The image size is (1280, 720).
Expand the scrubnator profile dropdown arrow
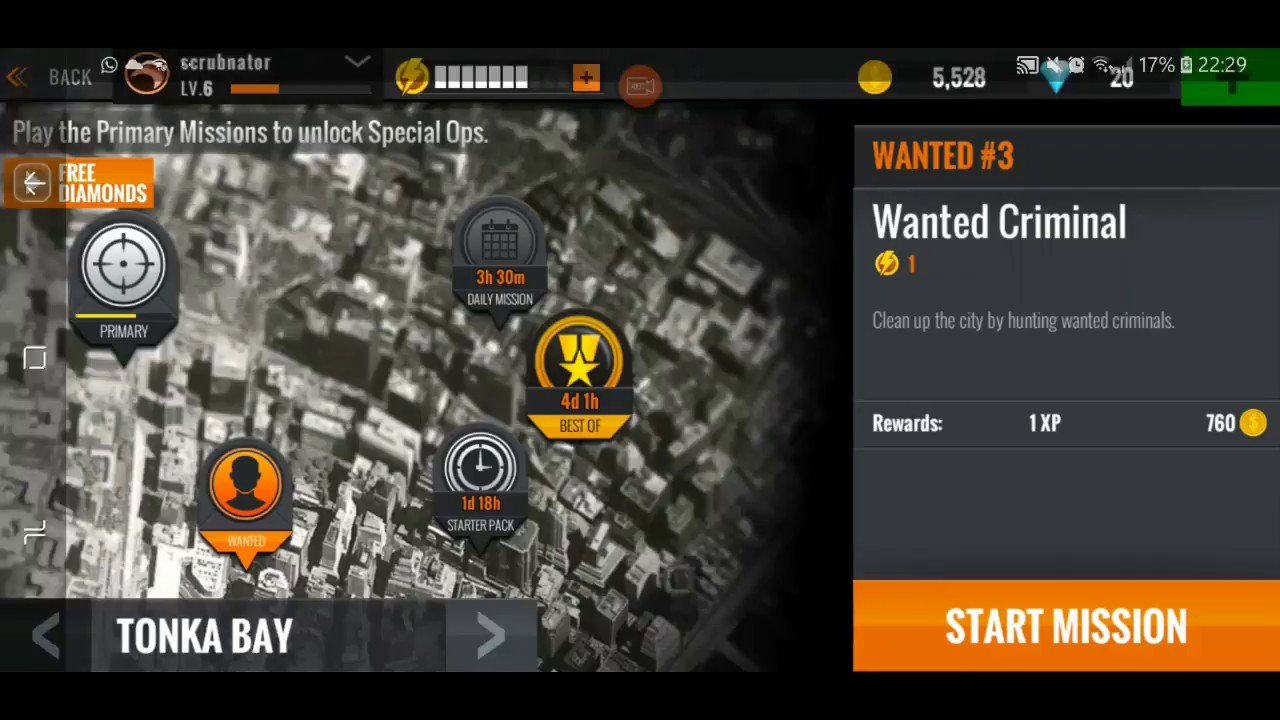tap(357, 62)
